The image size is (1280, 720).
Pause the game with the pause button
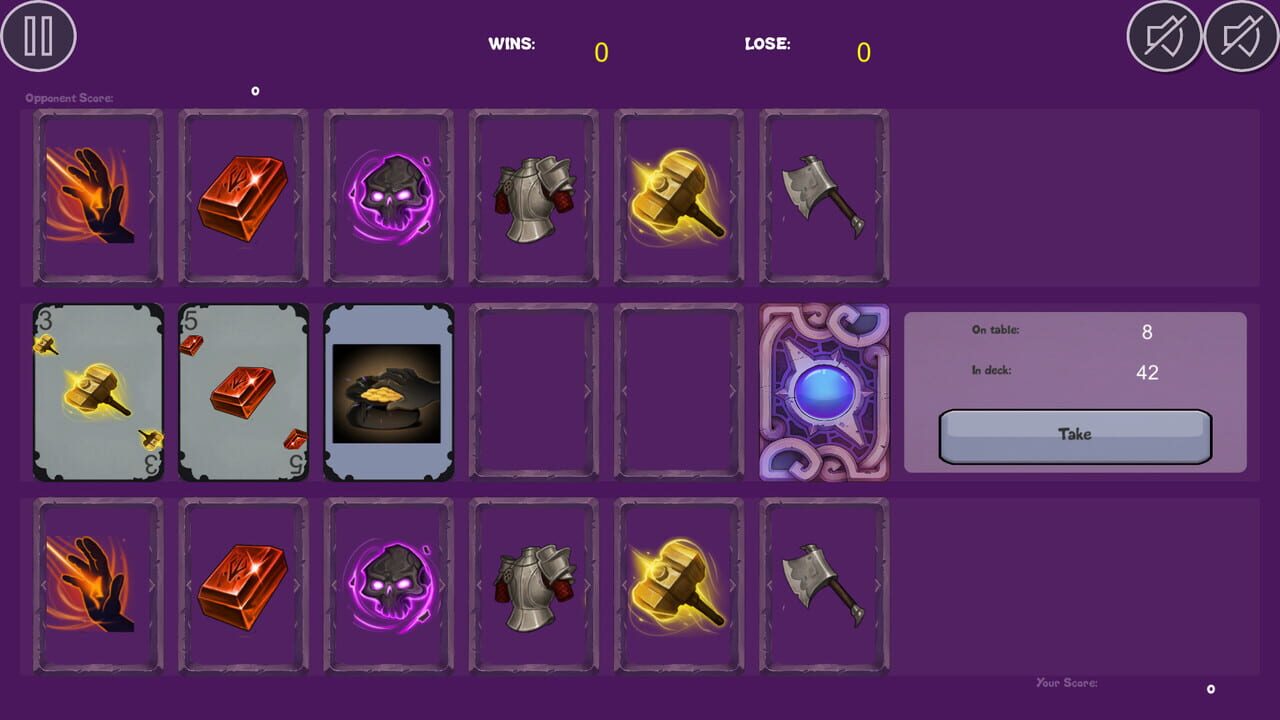39,37
